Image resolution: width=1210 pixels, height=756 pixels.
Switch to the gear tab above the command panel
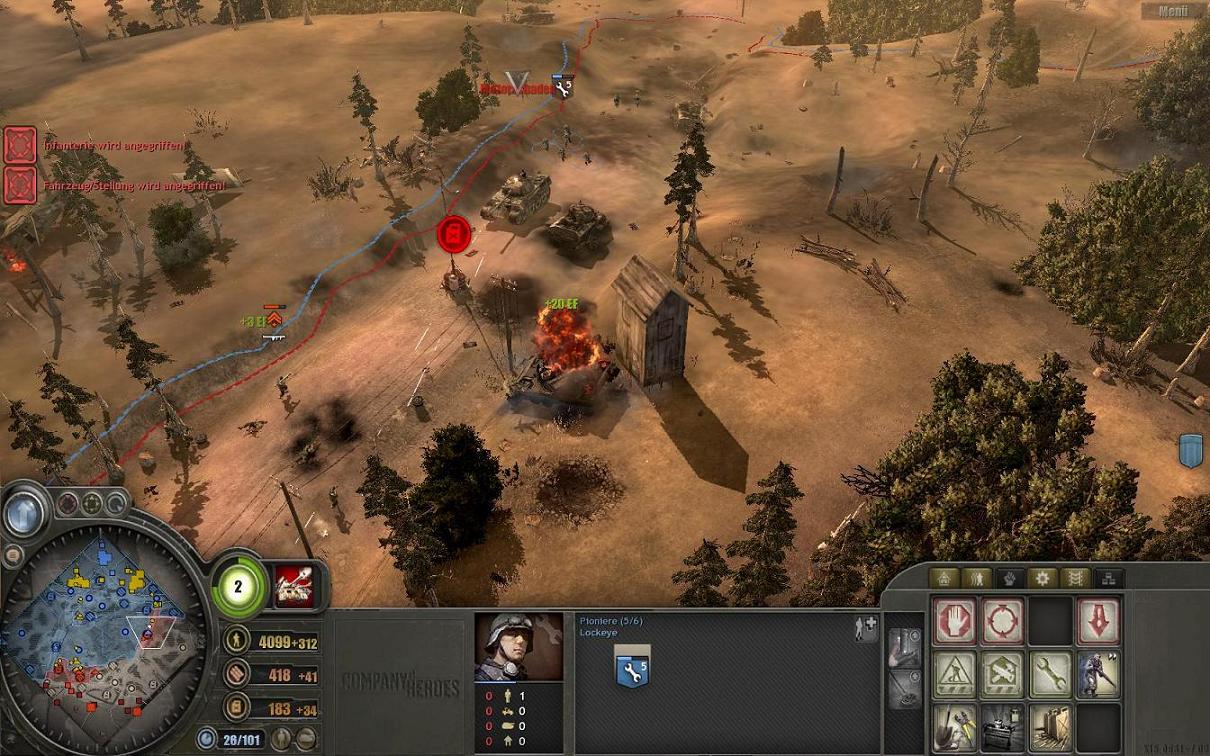coord(1042,578)
